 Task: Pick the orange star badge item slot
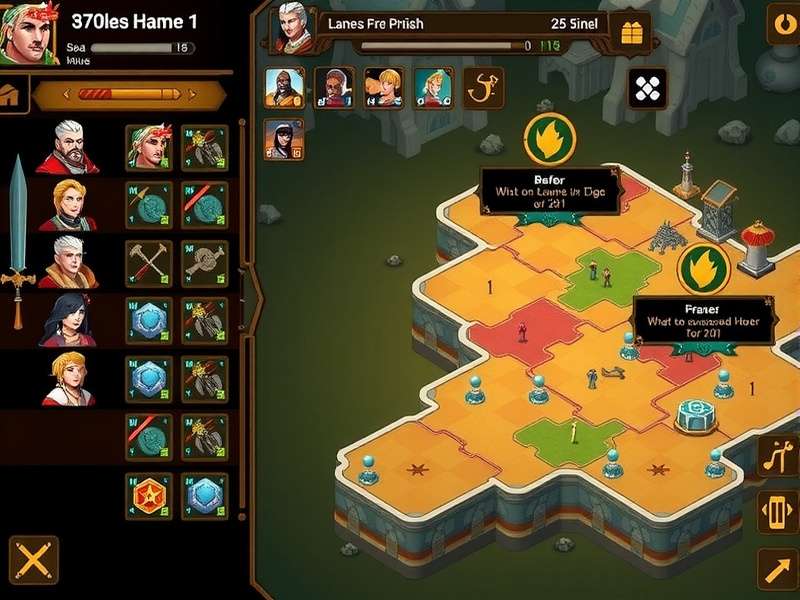(x=149, y=497)
